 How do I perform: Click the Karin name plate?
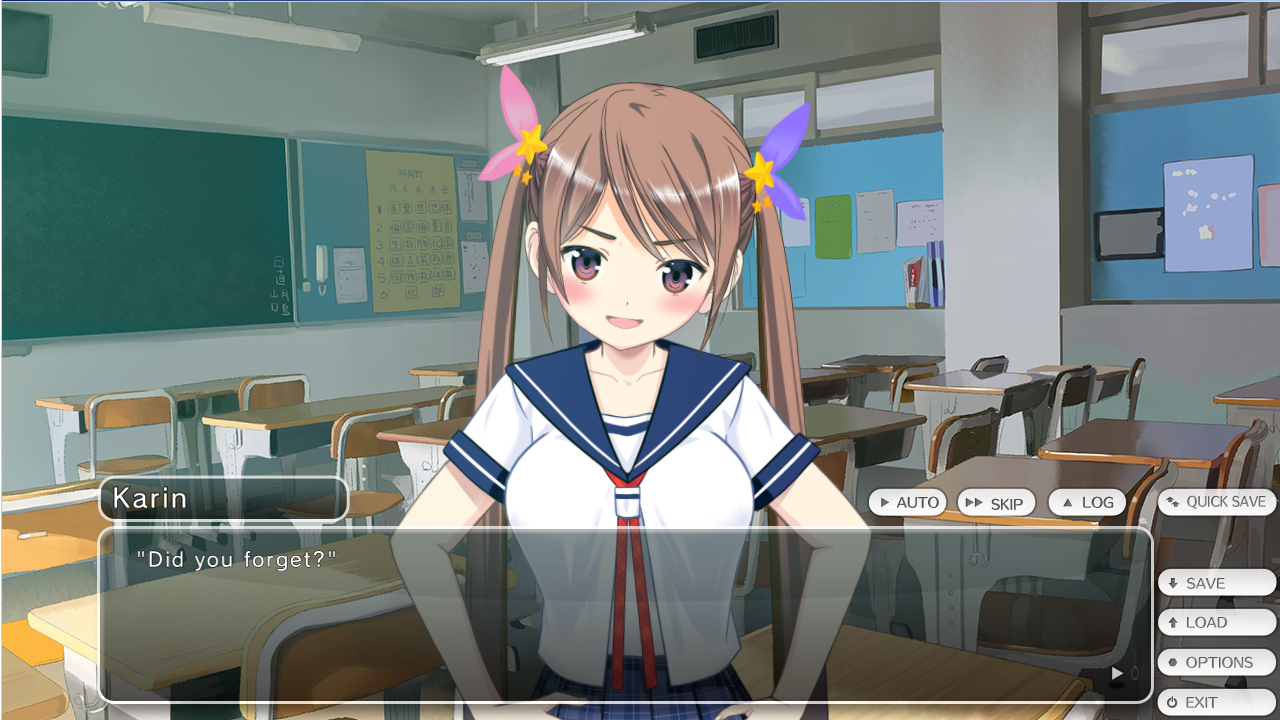click(223, 497)
